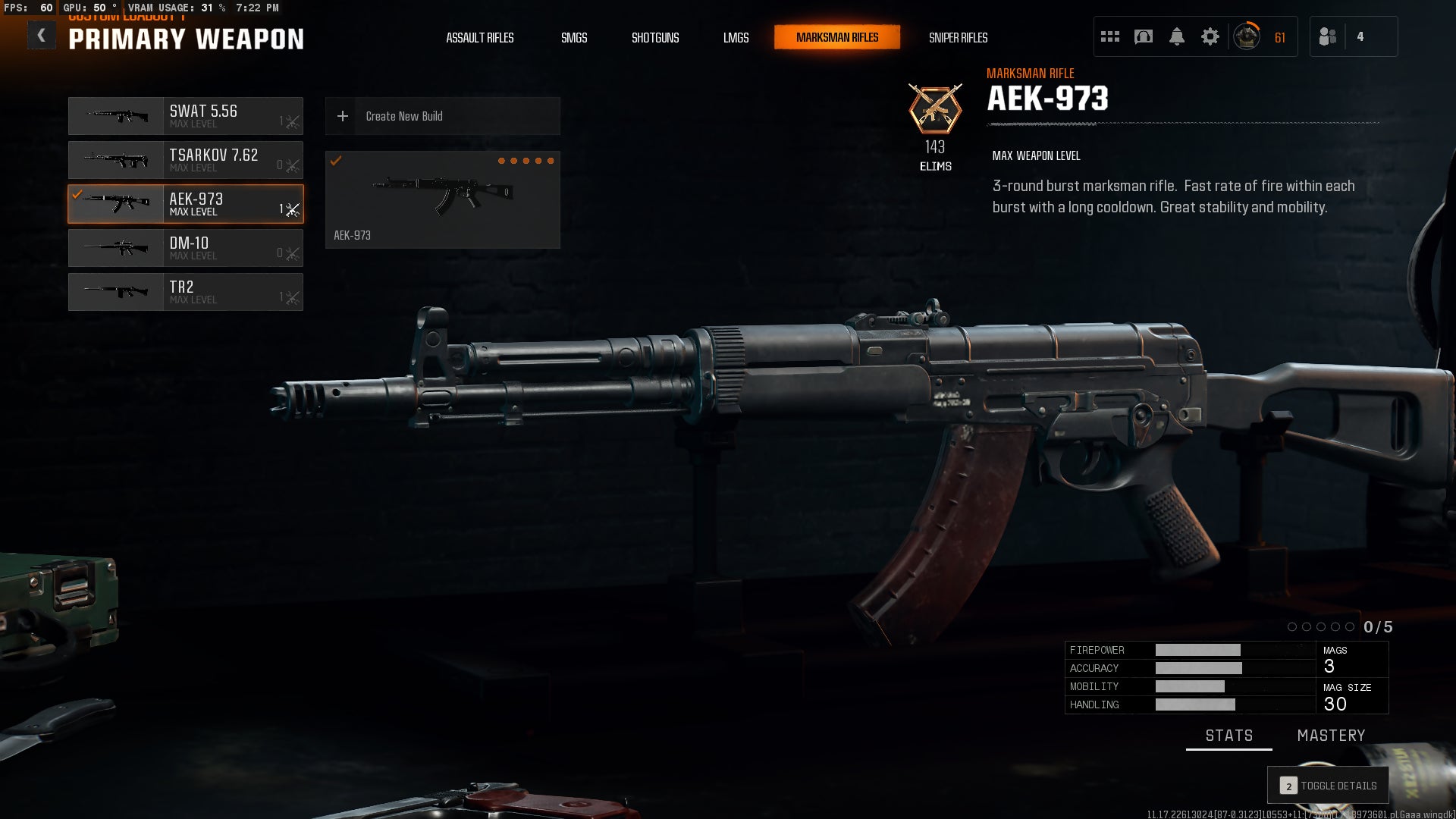Image resolution: width=1456 pixels, height=819 pixels.
Task: Pick the AEK-973 from the weapon list
Action: click(x=186, y=204)
